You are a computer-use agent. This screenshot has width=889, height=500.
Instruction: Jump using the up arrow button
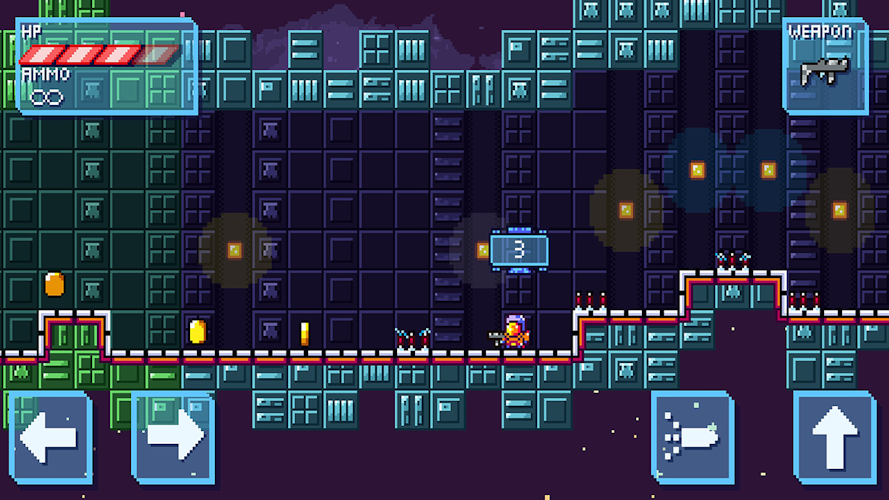pos(836,438)
